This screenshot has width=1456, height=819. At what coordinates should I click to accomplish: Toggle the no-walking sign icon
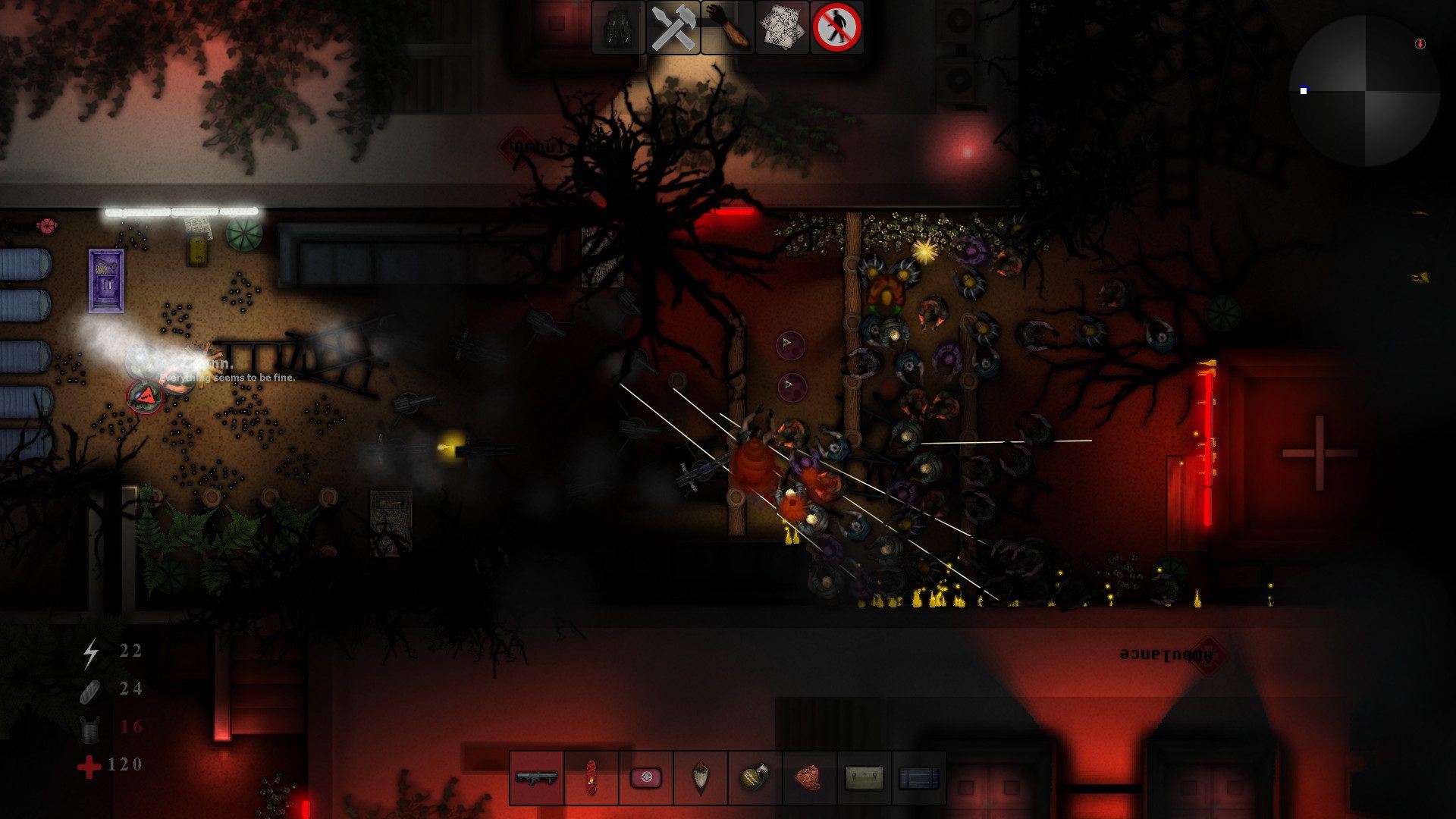pyautogui.click(x=837, y=28)
